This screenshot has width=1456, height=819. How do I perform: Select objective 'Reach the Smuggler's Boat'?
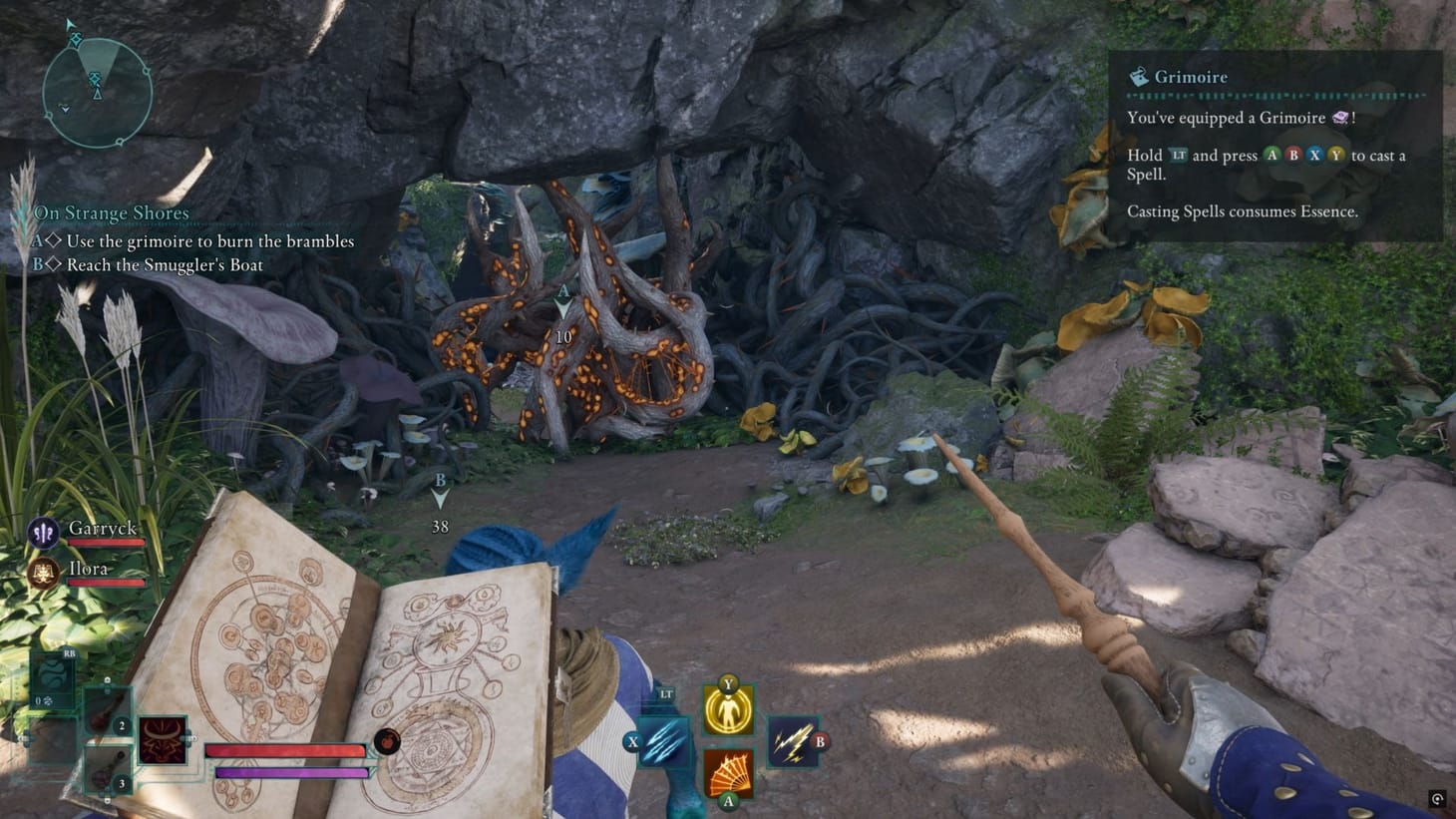tap(150, 264)
